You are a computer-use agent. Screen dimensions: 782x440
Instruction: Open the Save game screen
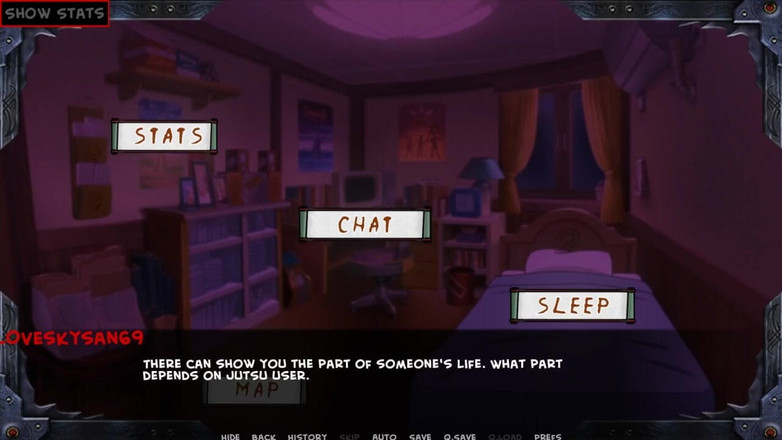[x=420, y=436]
